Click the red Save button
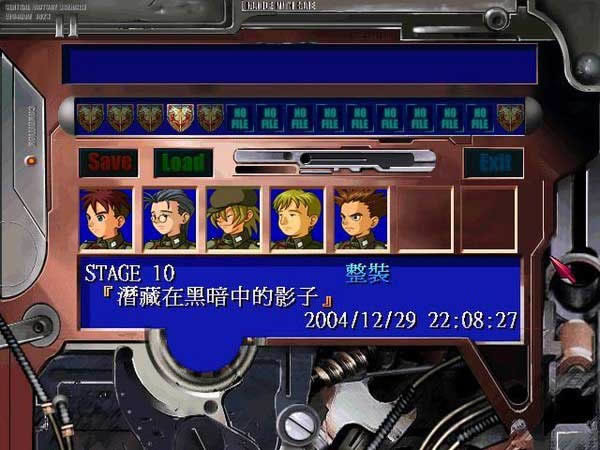 [108, 162]
